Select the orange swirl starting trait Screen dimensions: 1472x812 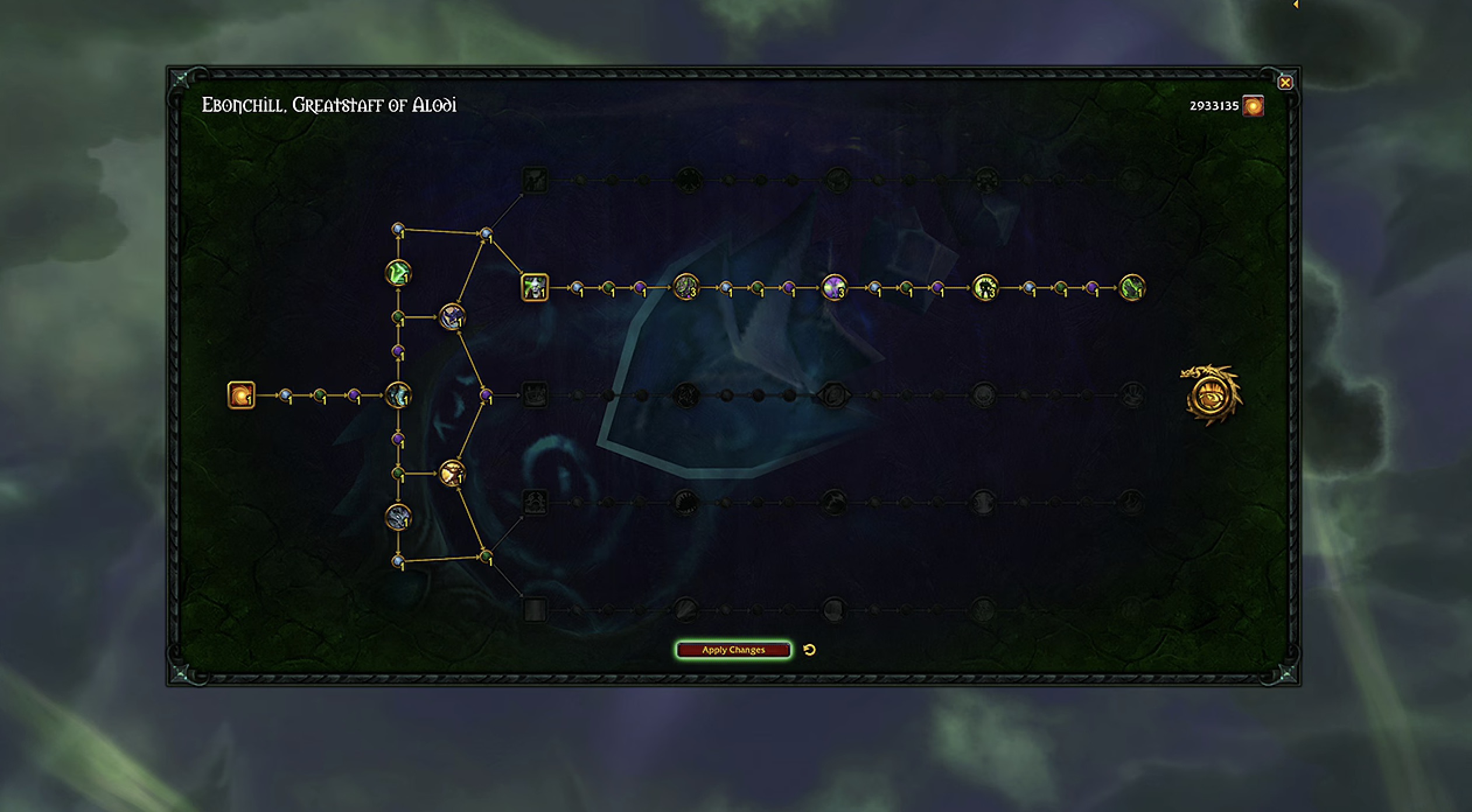(241, 395)
